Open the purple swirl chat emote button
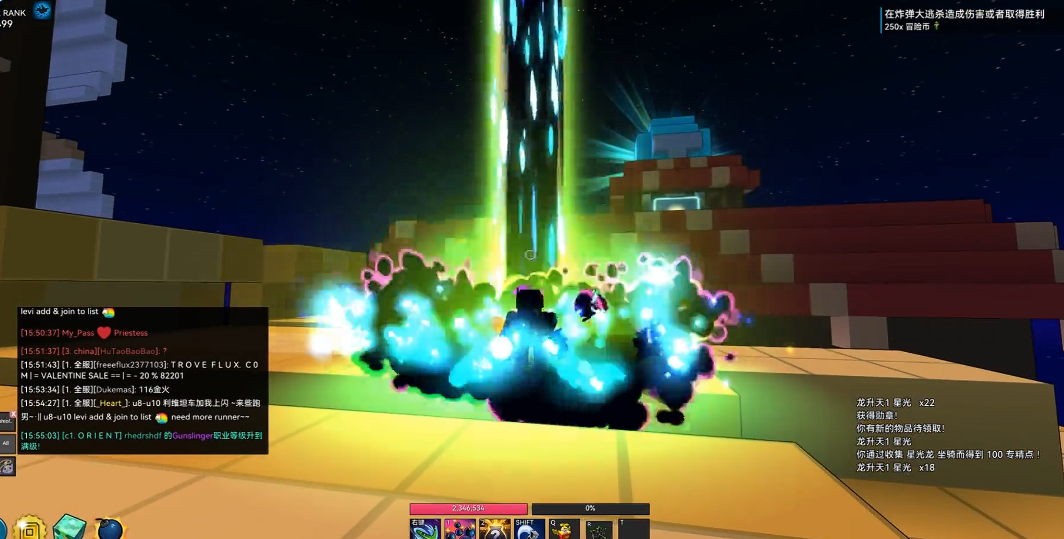The height and width of the screenshot is (539, 1064). pyautogui.click(x=7, y=466)
